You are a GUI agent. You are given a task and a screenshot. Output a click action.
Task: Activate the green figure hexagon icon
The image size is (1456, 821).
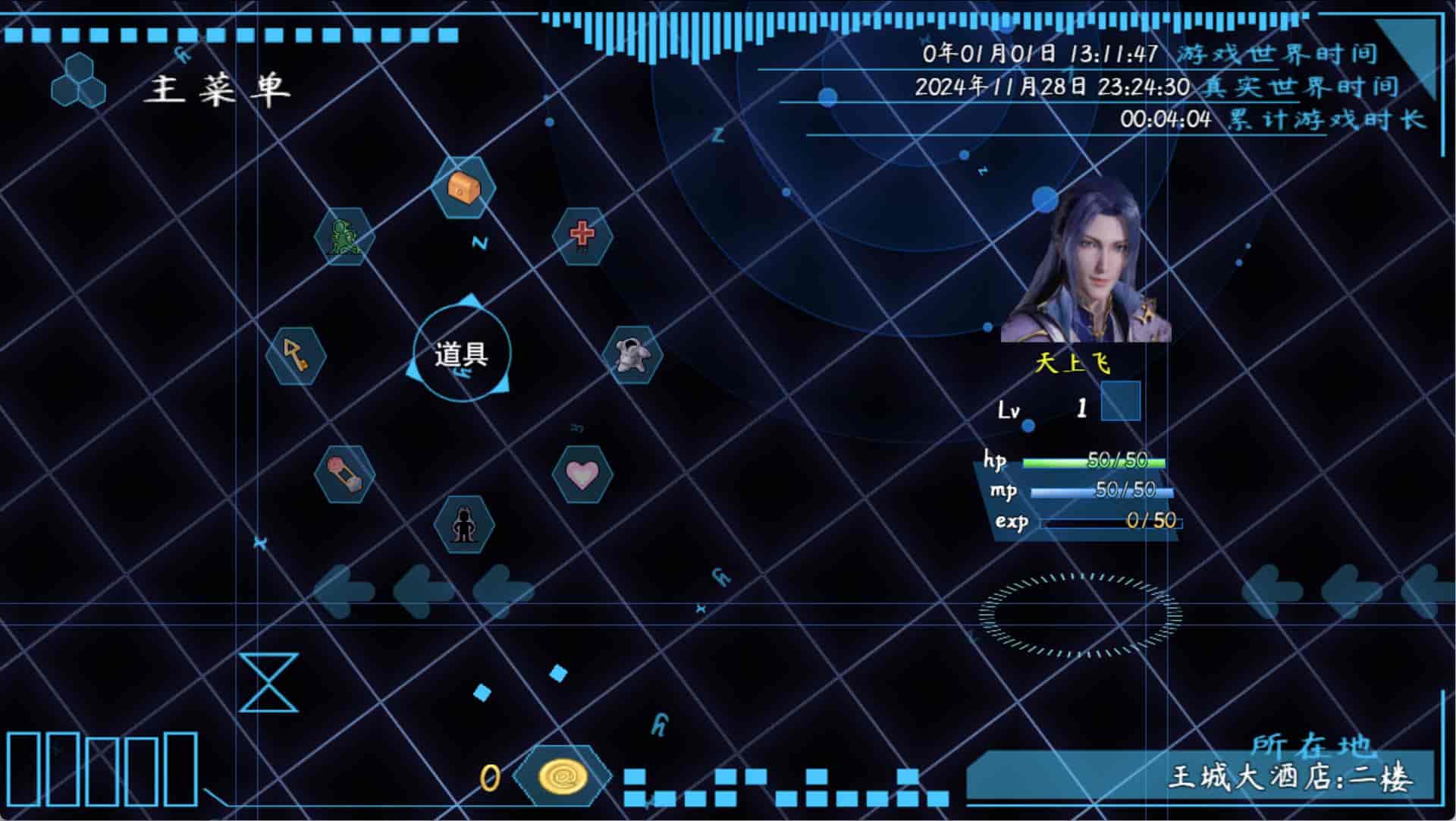pos(345,236)
